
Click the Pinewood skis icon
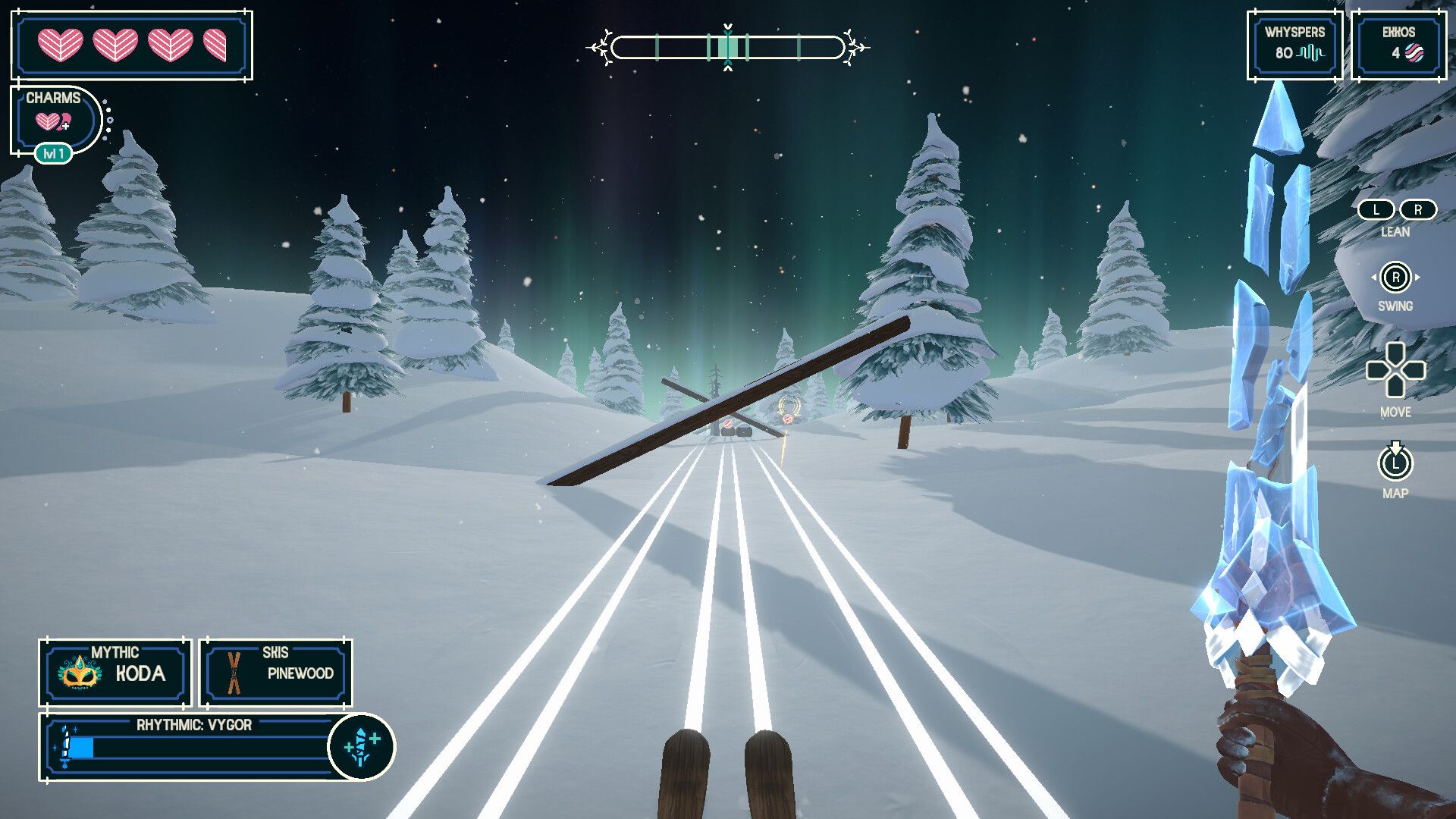point(233,672)
